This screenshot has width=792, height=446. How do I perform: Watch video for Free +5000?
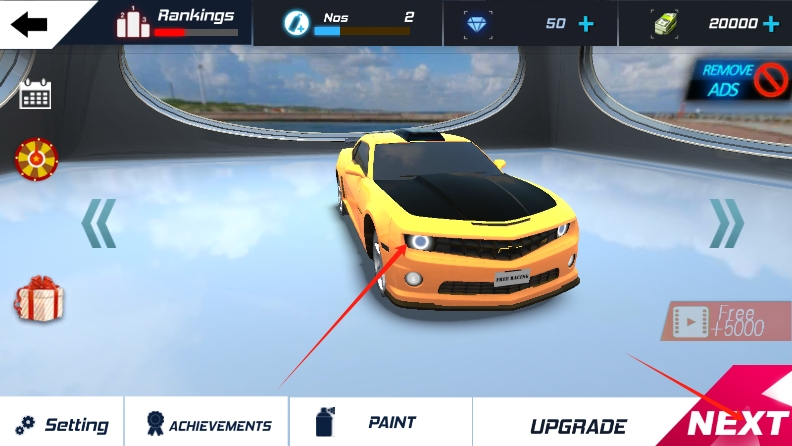[x=720, y=321]
